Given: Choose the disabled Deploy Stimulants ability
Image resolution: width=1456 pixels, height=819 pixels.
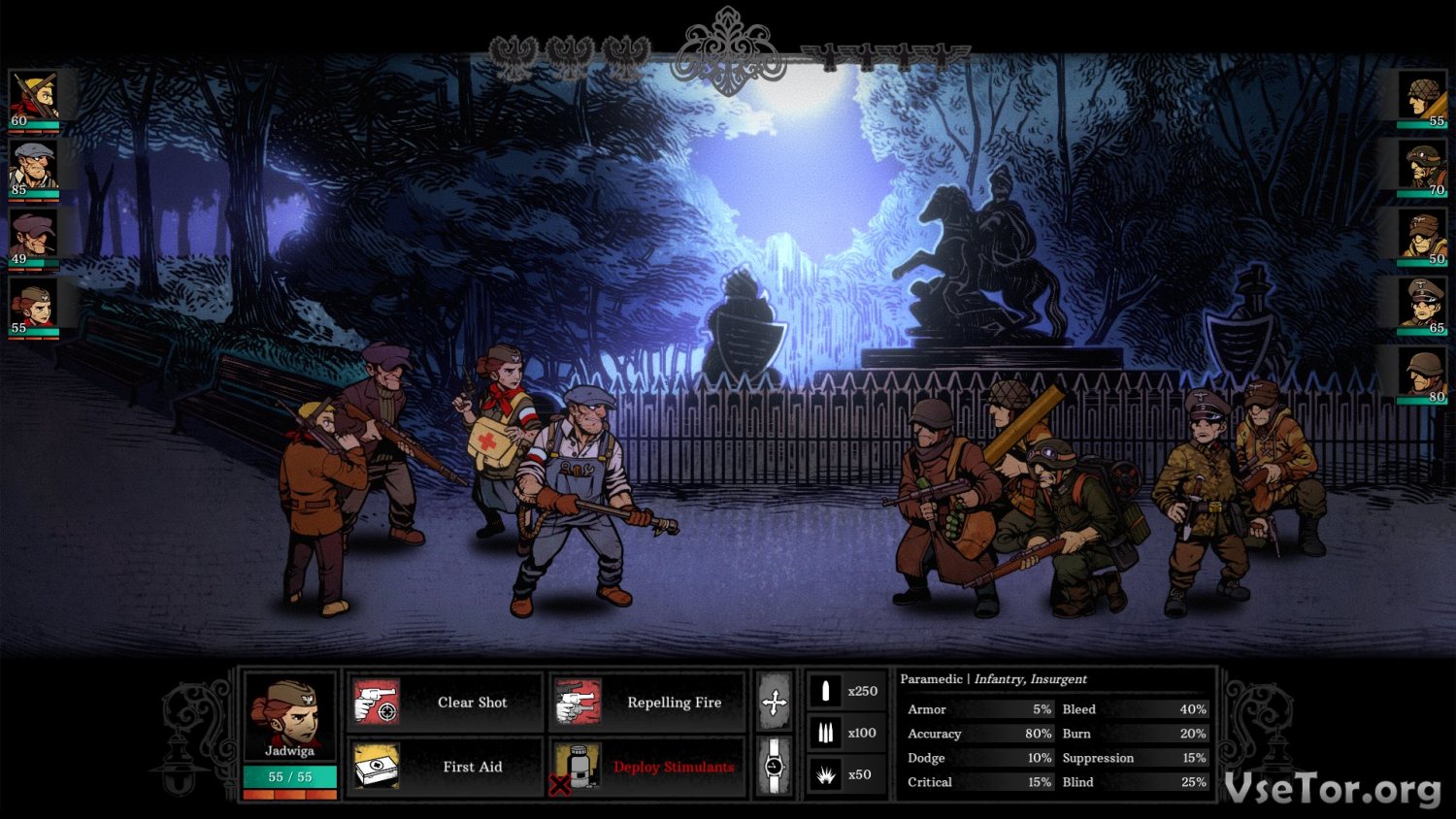Looking at the screenshot, I should 648,767.
